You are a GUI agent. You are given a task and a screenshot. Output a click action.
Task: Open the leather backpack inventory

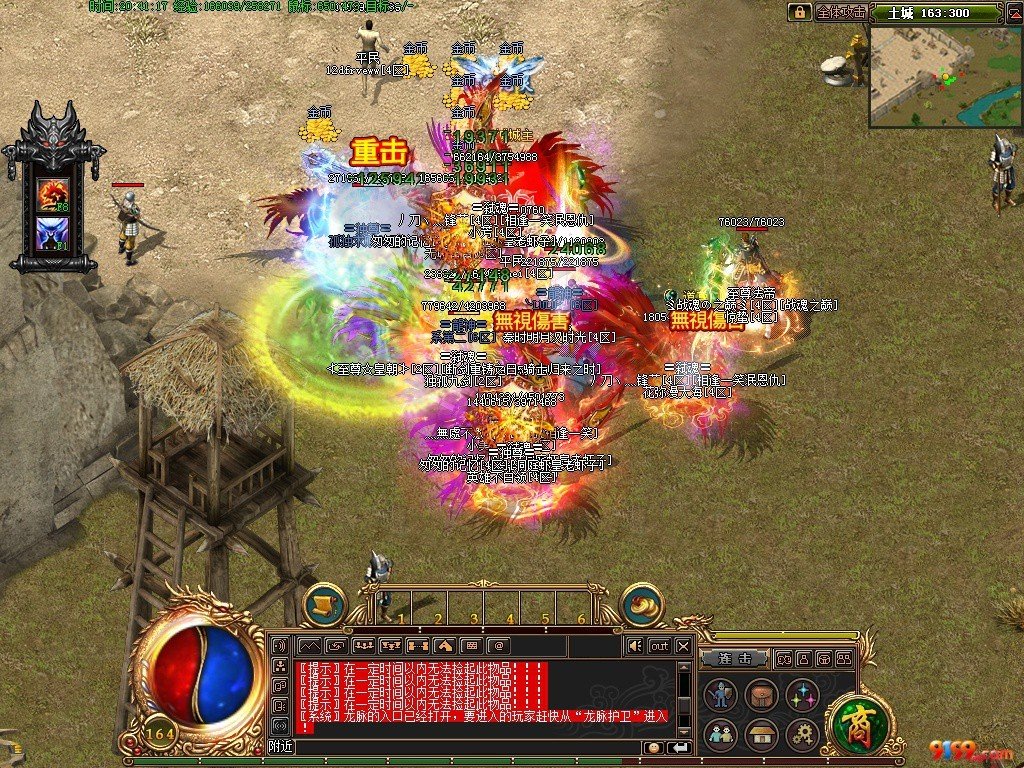point(761,695)
